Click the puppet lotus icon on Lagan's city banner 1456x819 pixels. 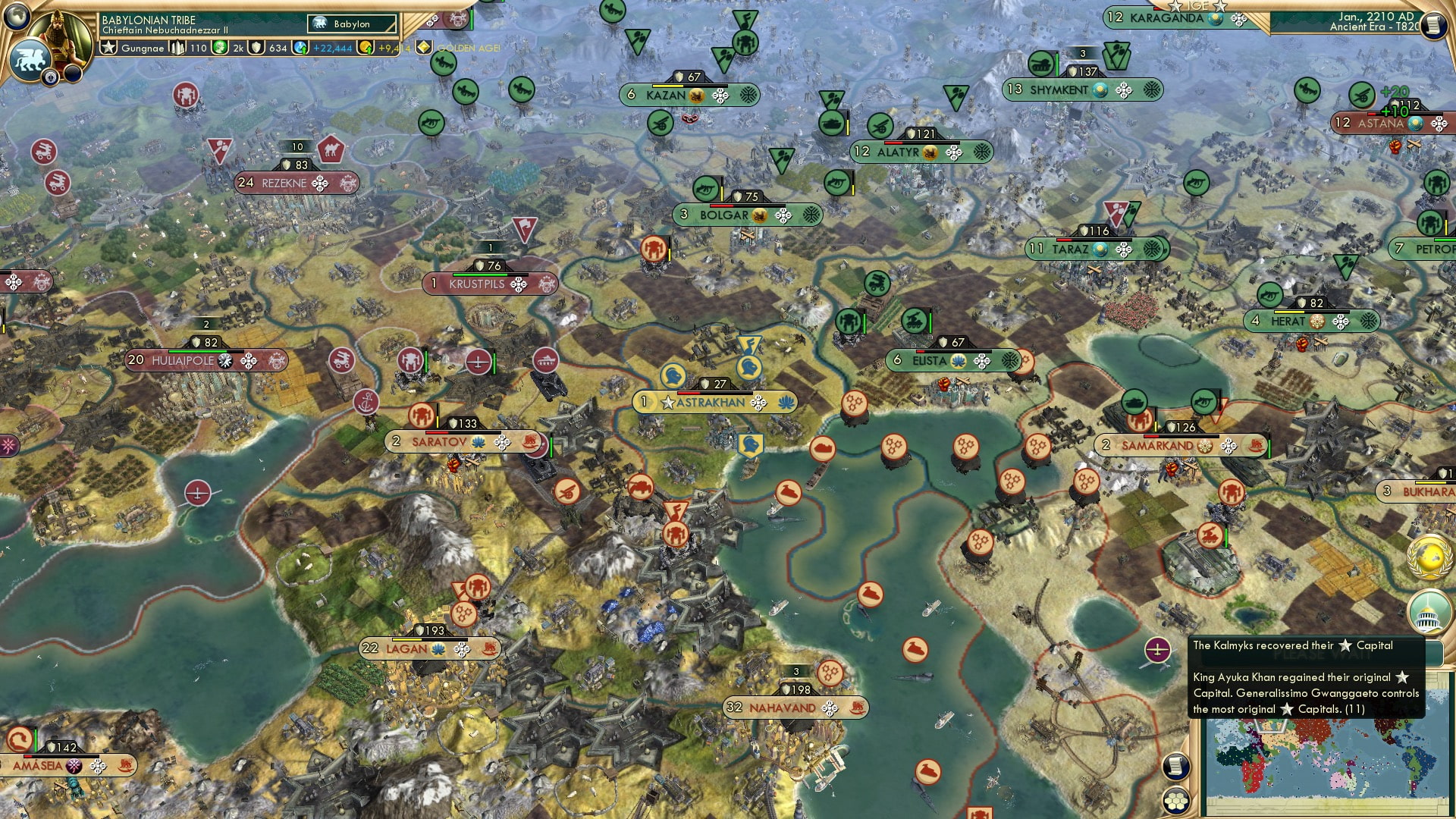[438, 648]
